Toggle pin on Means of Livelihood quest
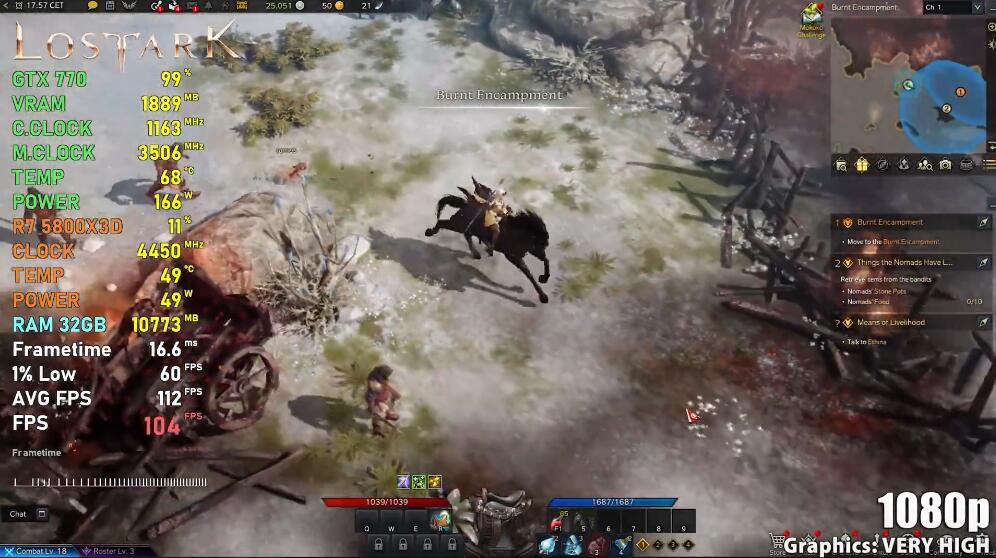The width and height of the screenshot is (996, 558). pyautogui.click(x=984, y=322)
